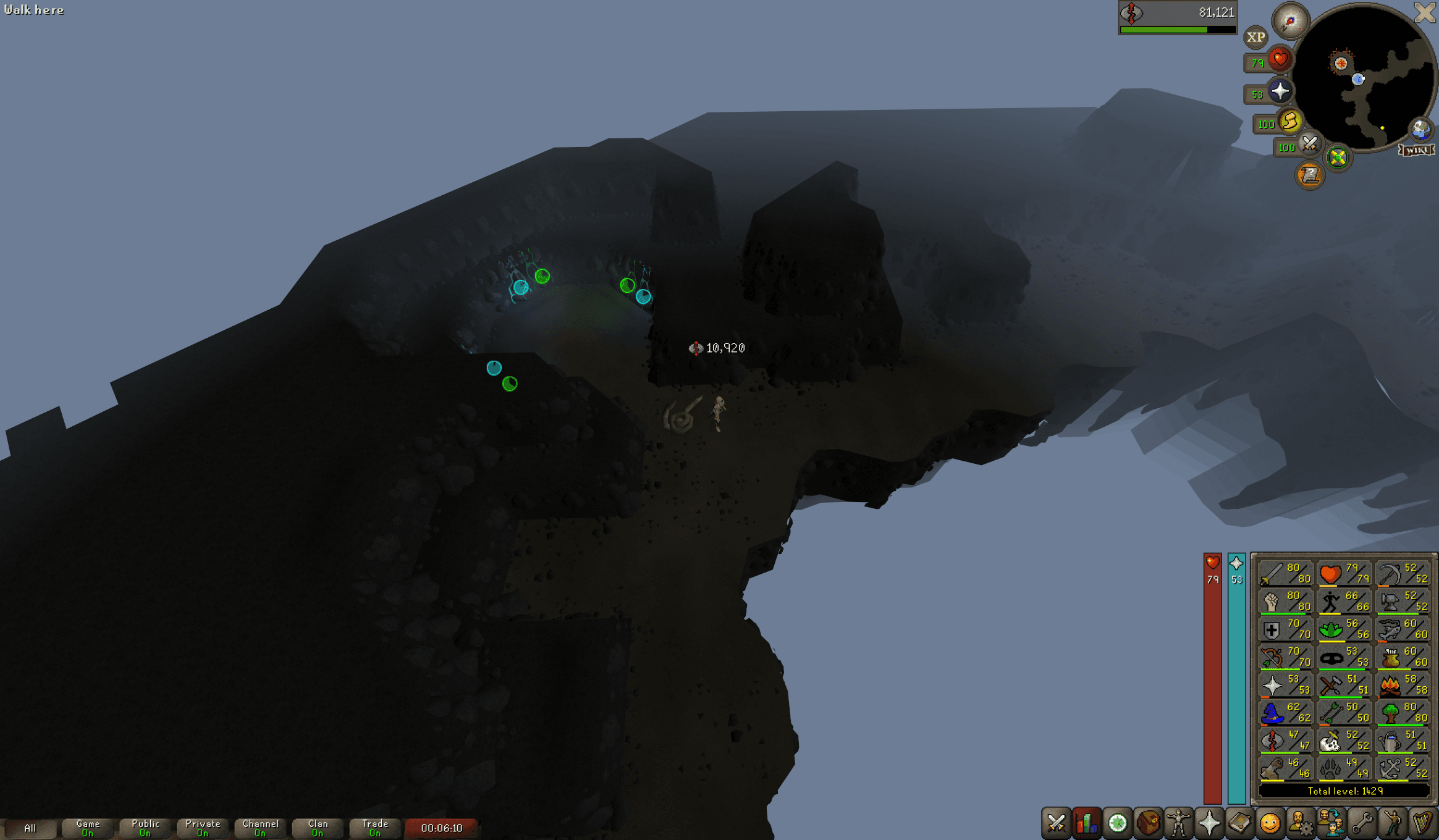Filter chat with the Game tab
Screen dimensions: 1439x840
[88, 828]
